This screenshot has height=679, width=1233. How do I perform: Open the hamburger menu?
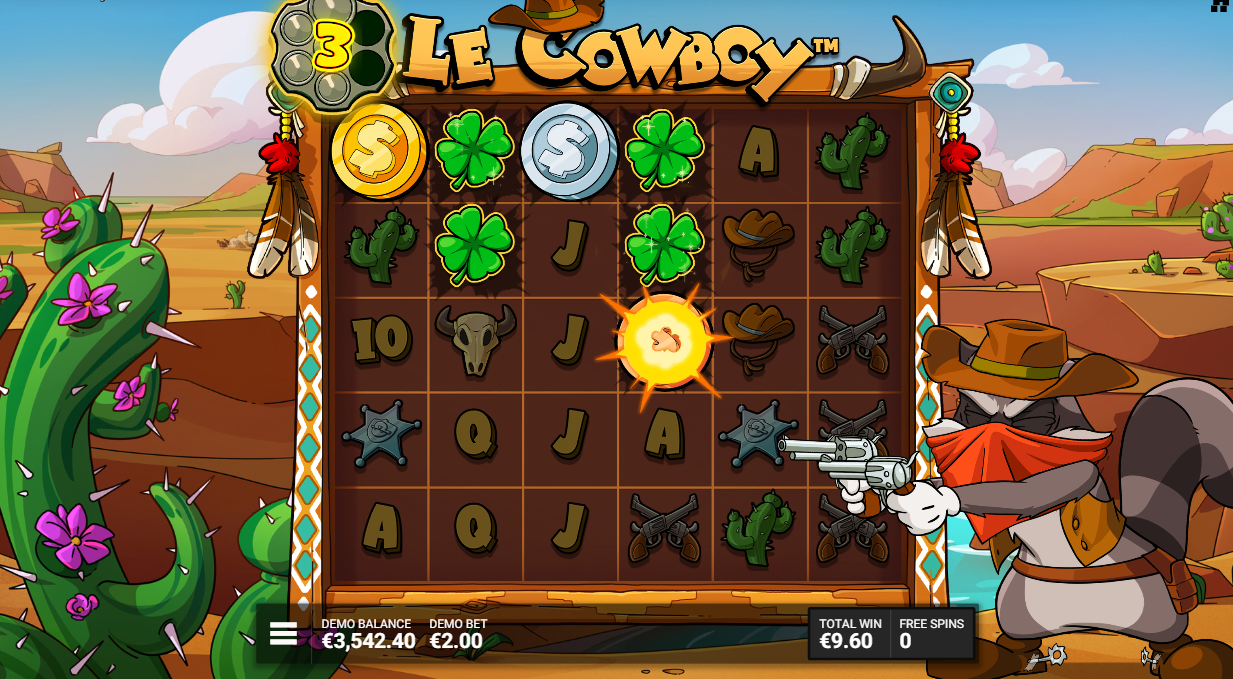pyautogui.click(x=283, y=634)
